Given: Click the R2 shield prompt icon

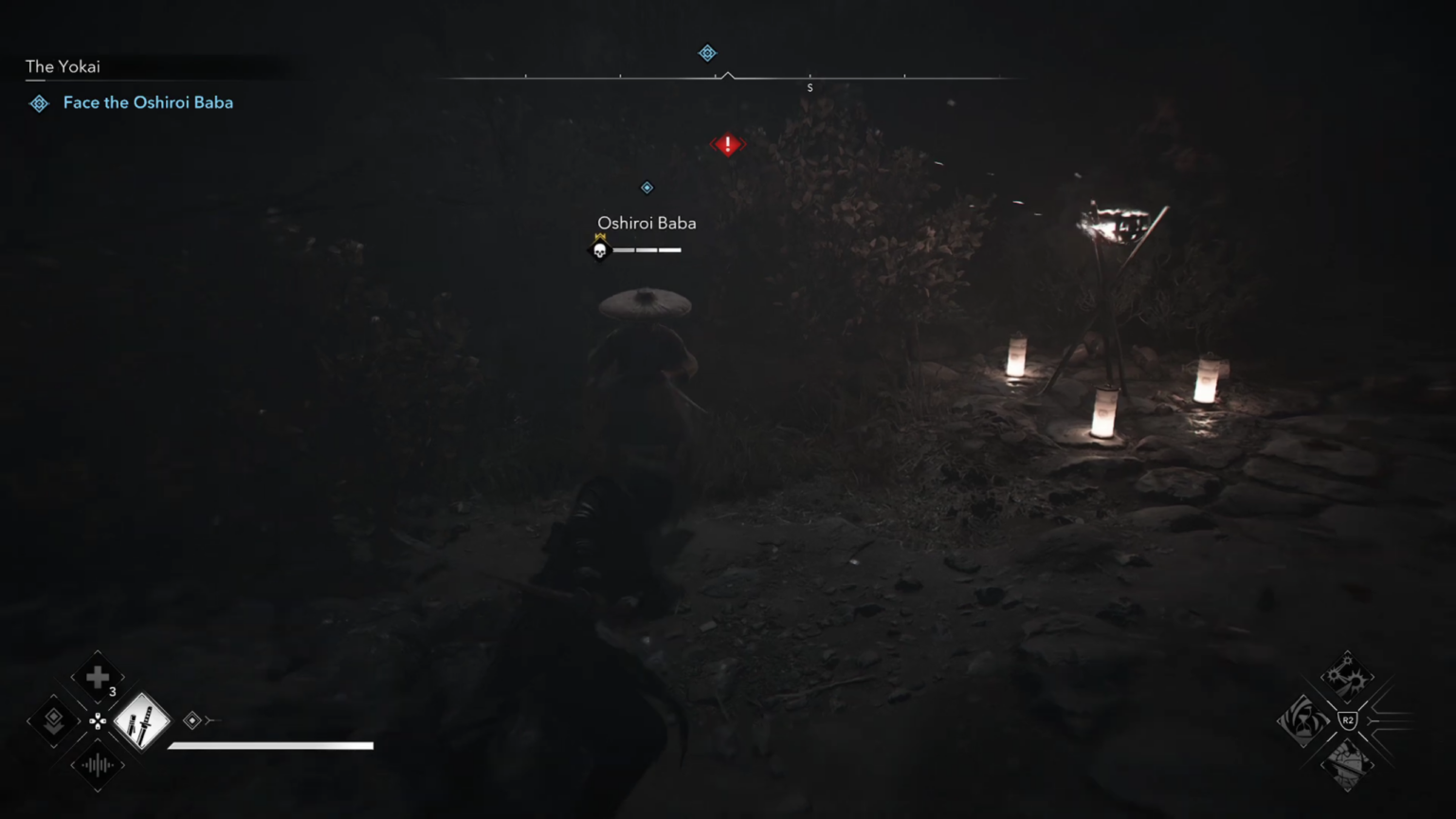Looking at the screenshot, I should point(1347,720).
